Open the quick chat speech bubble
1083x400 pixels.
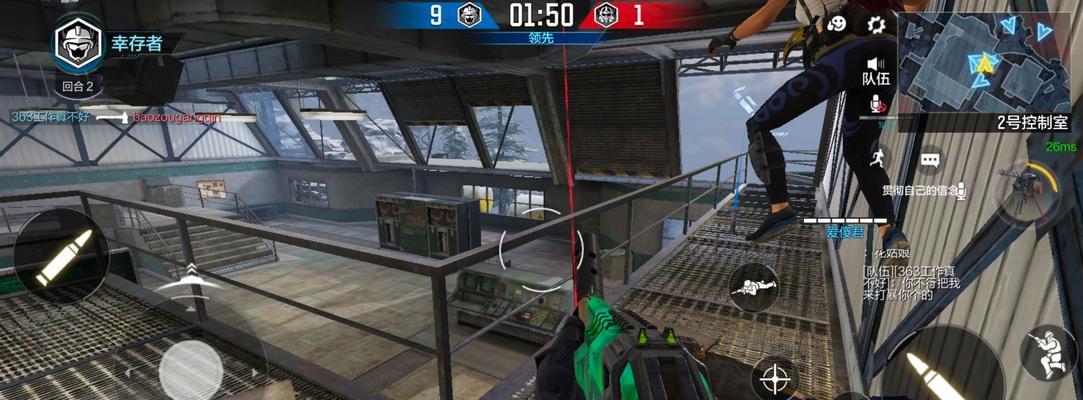click(931, 159)
